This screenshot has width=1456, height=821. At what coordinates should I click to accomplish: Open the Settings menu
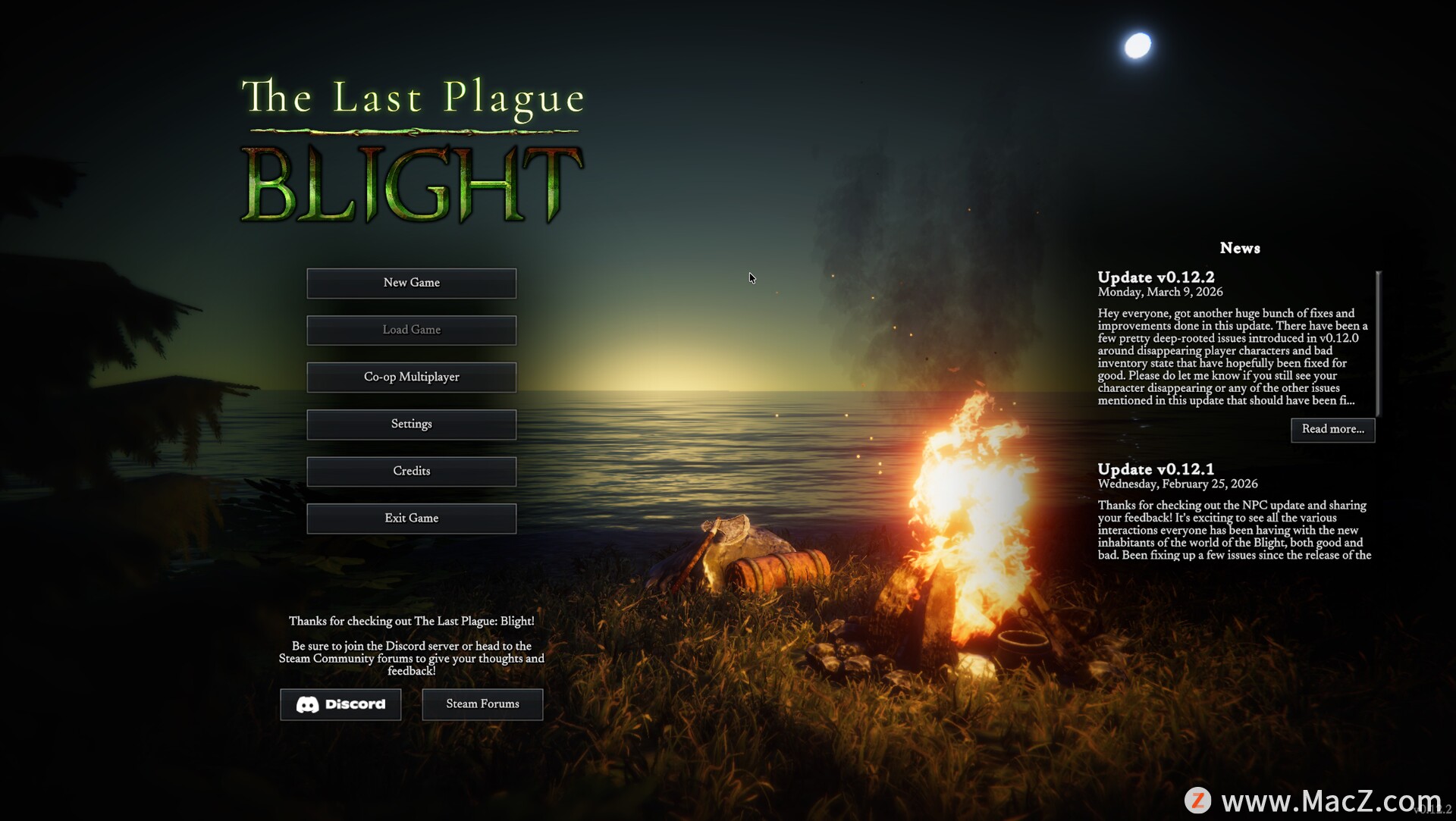pos(411,424)
